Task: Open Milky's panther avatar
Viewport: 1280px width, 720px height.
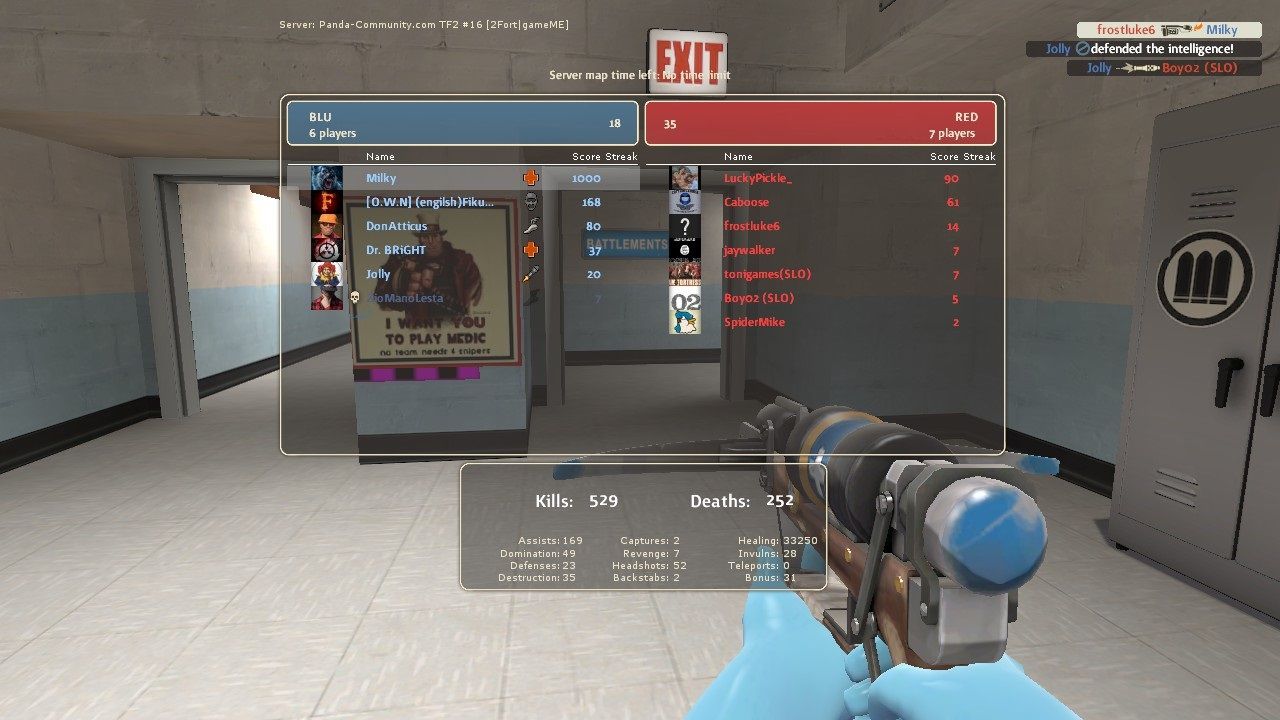Action: (x=326, y=177)
